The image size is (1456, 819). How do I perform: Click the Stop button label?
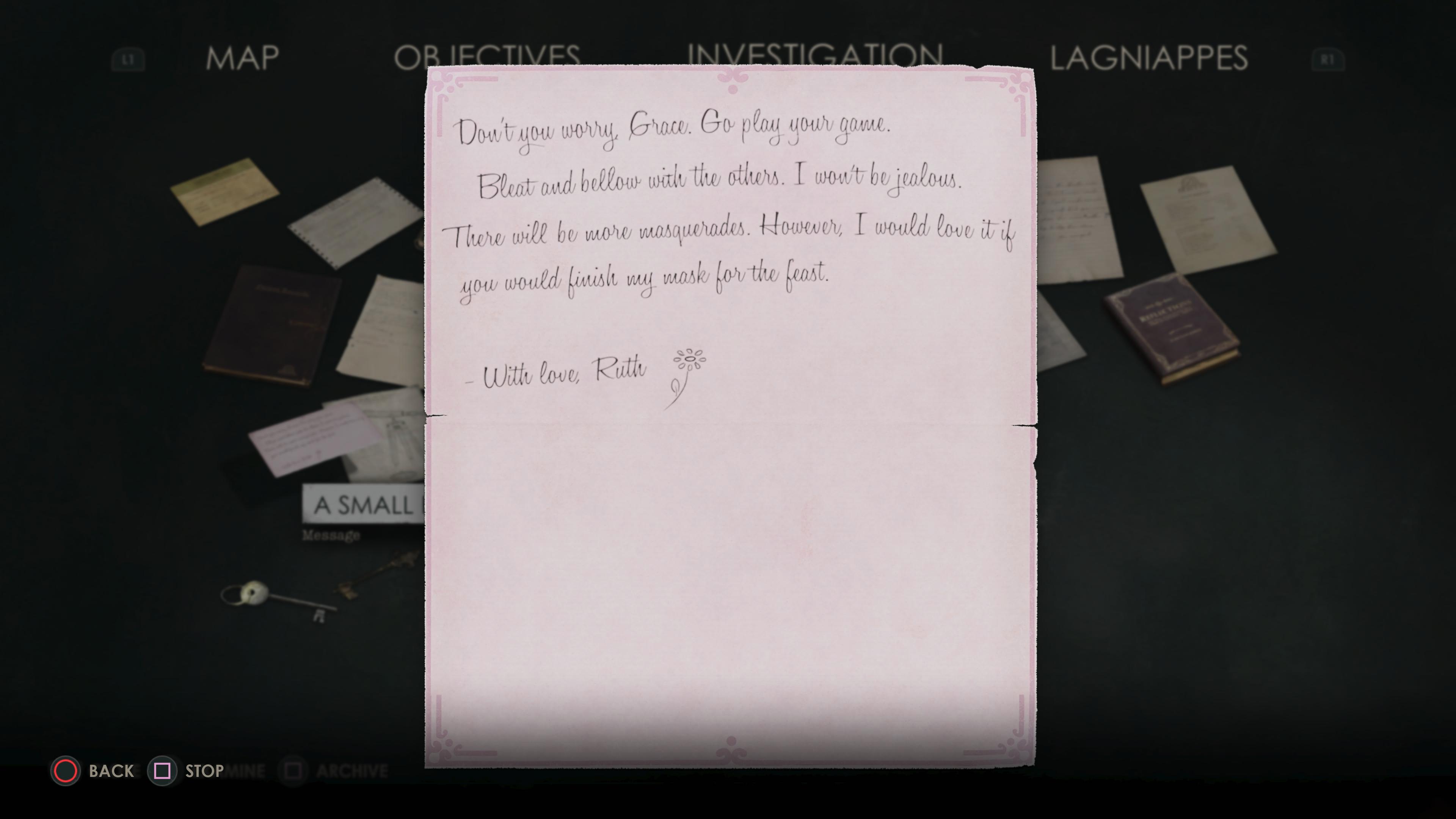pos(204,771)
